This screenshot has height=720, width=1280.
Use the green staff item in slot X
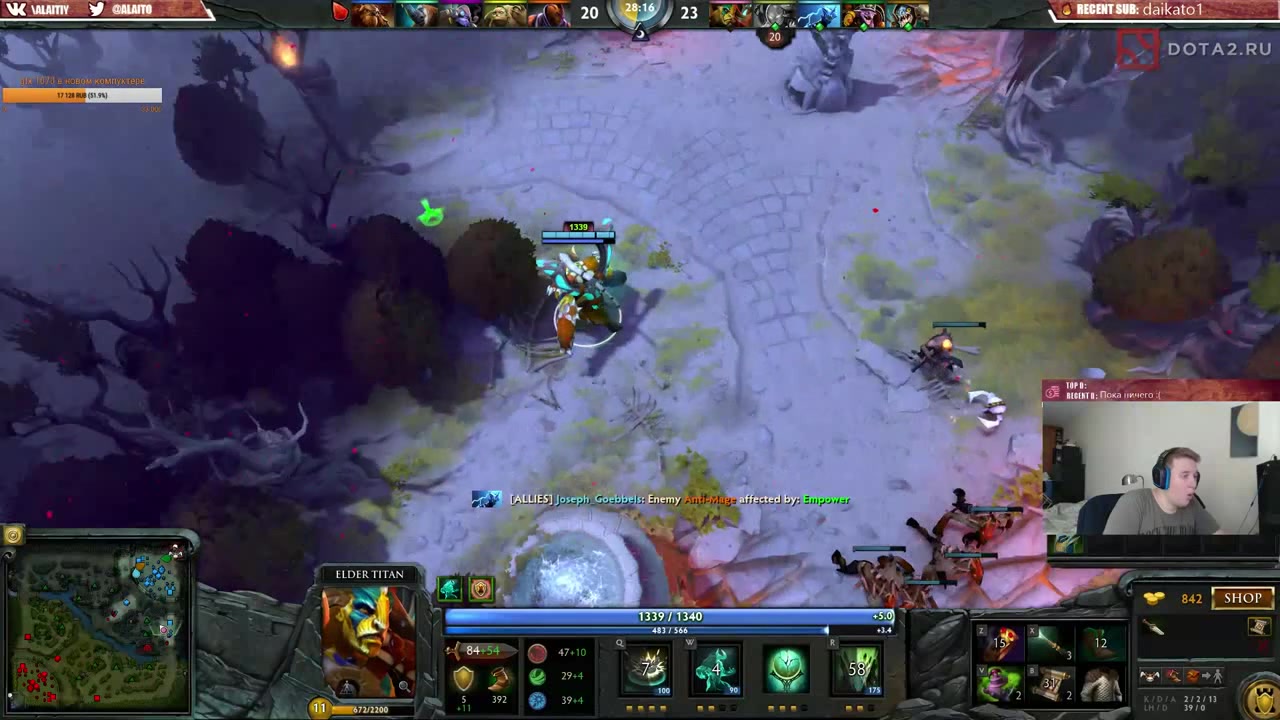point(1050,643)
